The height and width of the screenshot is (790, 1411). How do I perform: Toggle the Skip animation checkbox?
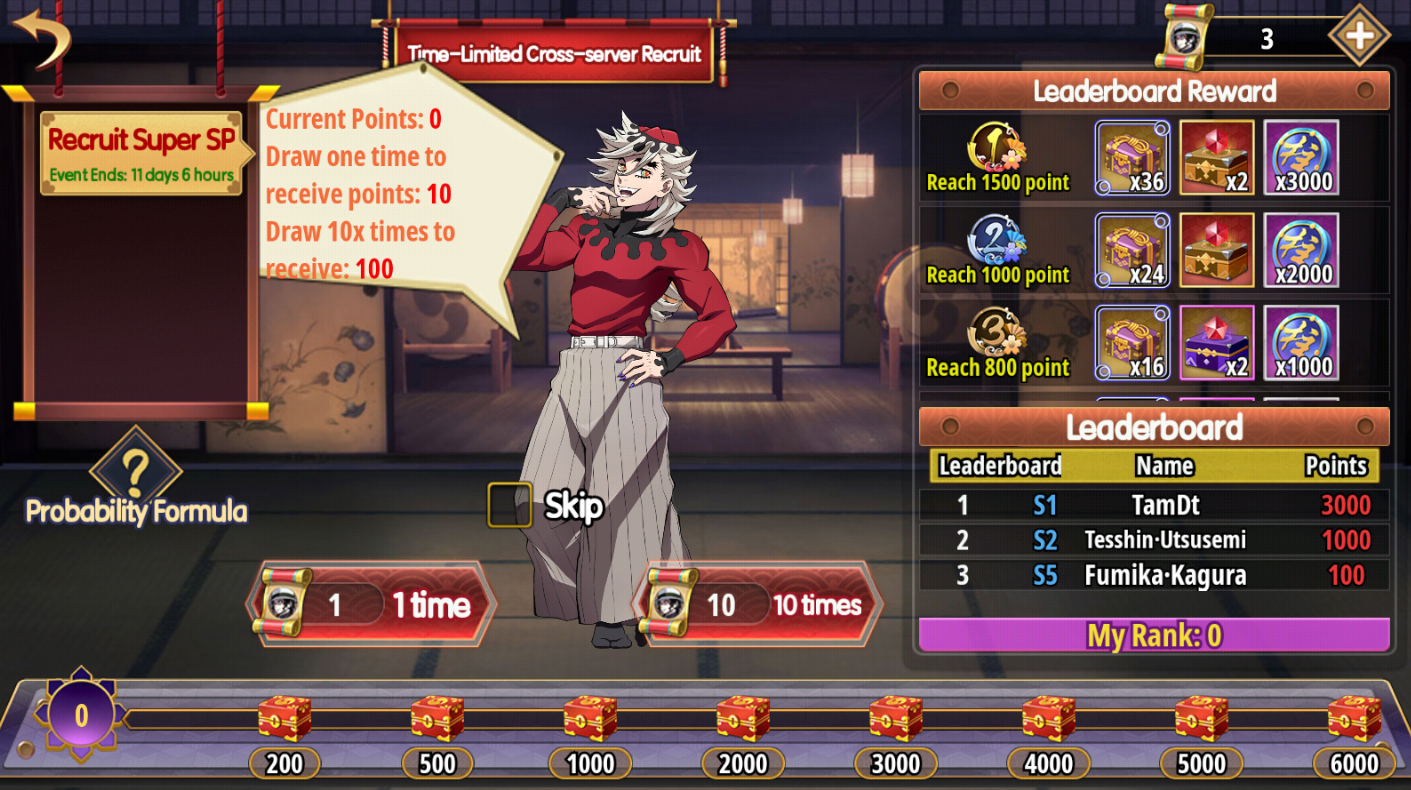click(x=509, y=505)
